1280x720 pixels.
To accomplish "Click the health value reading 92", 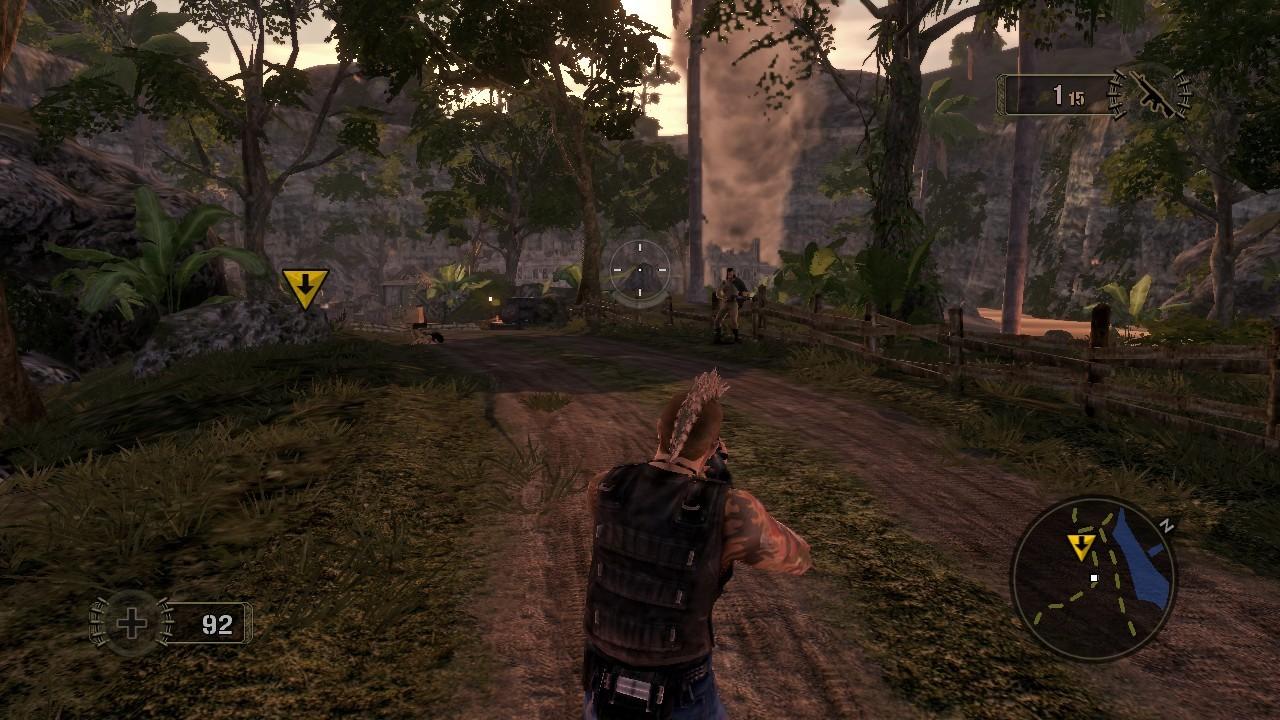I will pos(217,622).
